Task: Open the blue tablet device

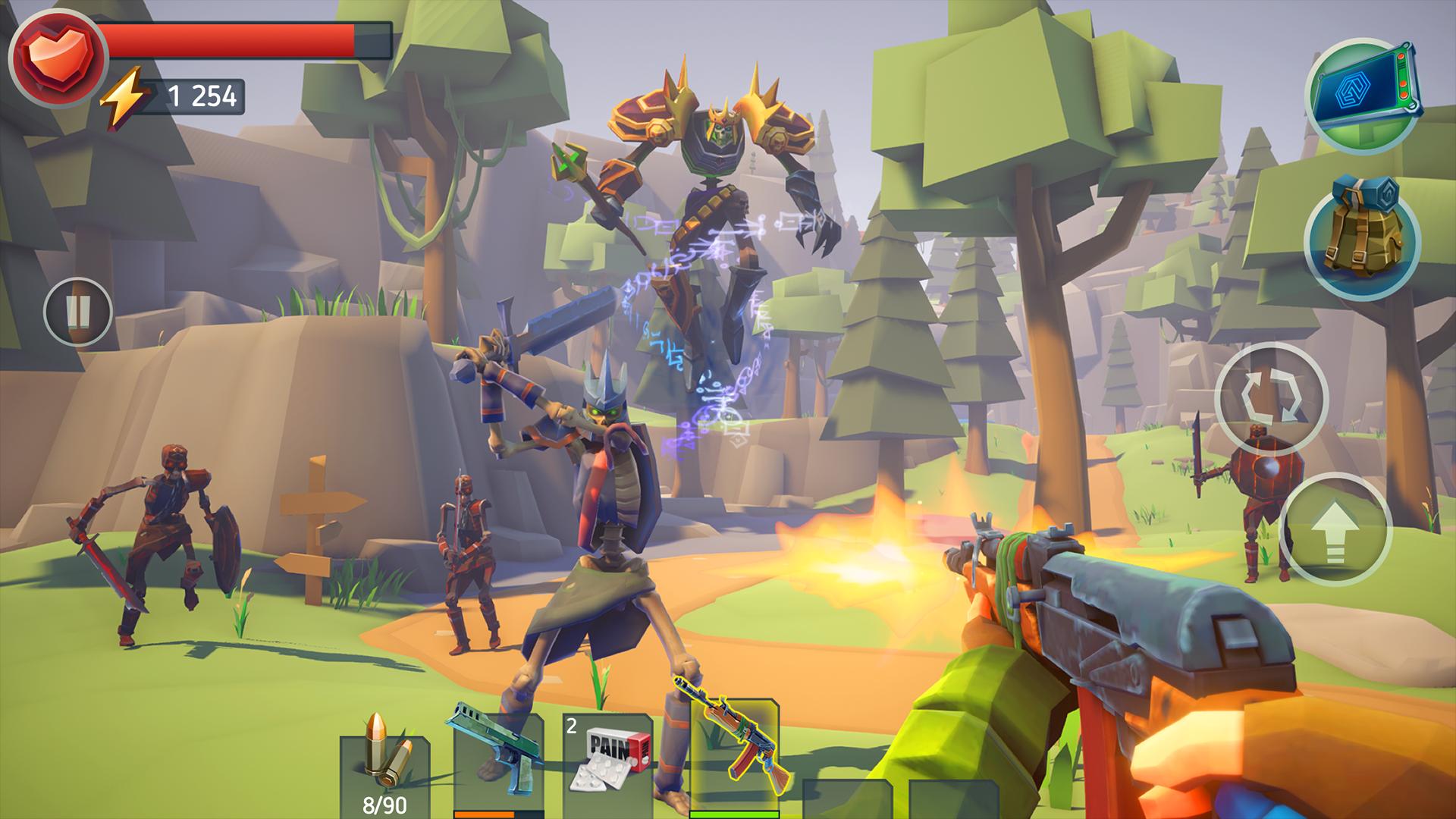Action: pyautogui.click(x=1362, y=96)
